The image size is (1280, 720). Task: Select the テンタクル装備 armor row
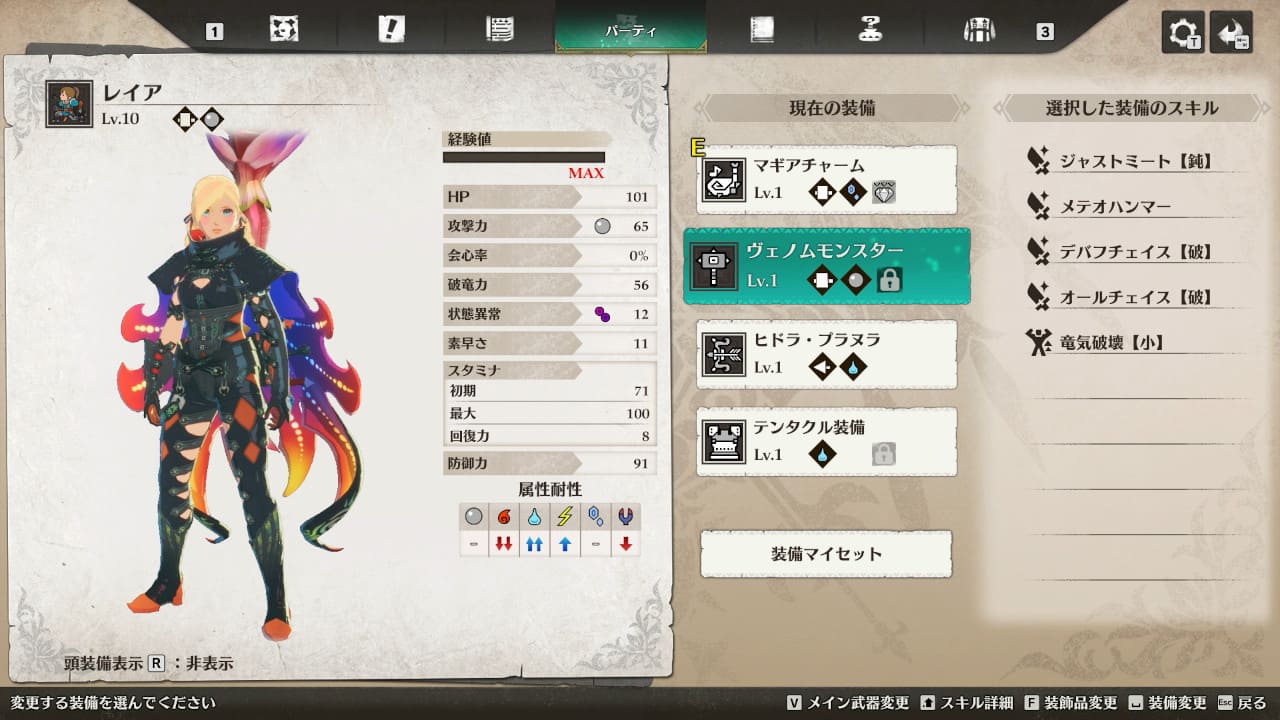pos(826,441)
